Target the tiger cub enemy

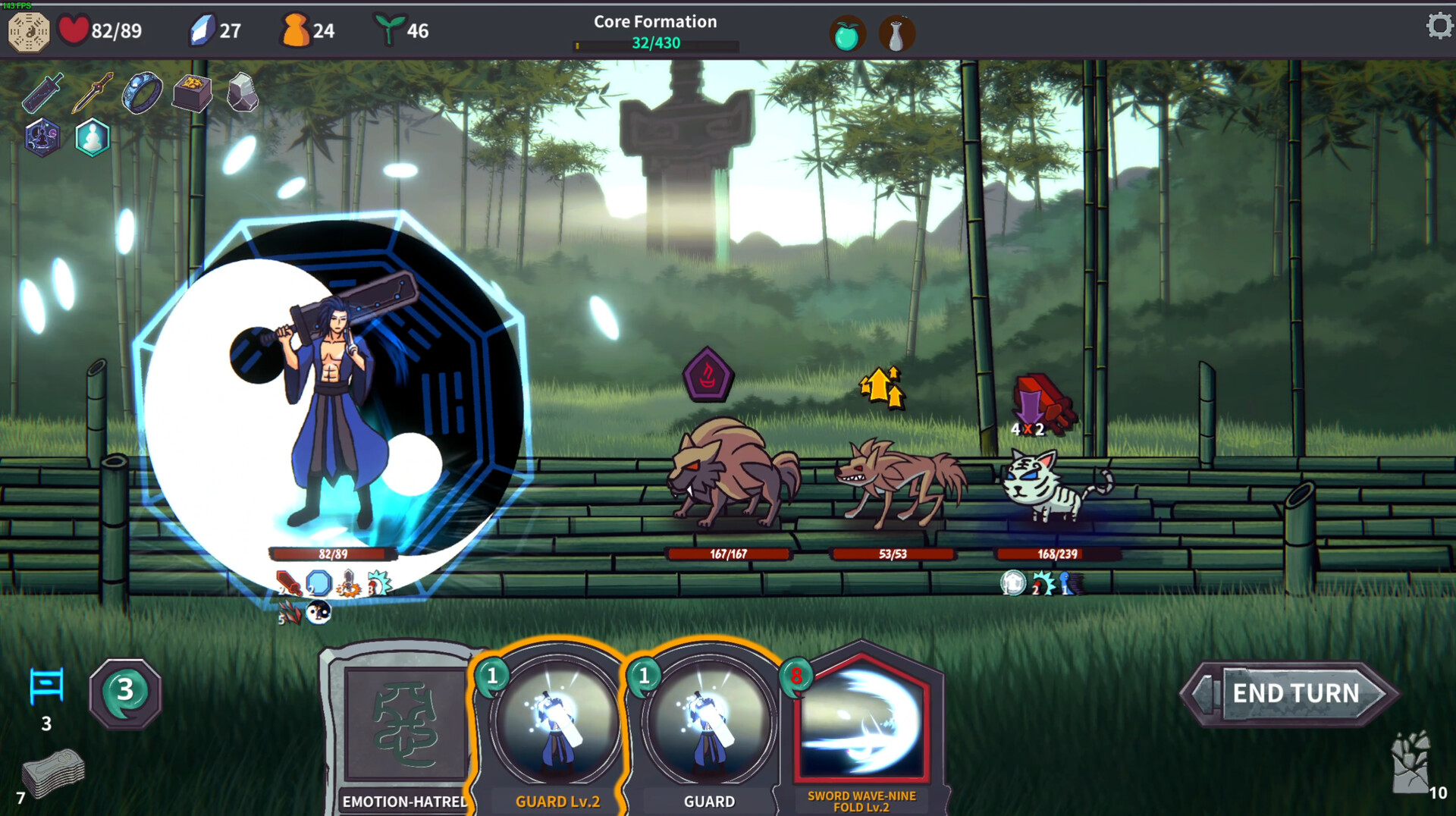[x=1054, y=485]
